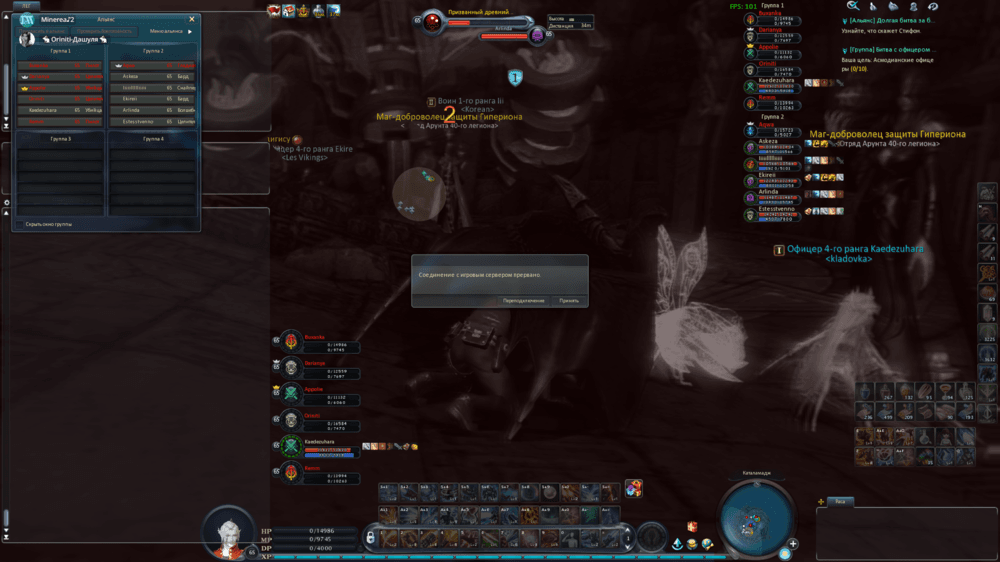Toggle the Скрыть окно группы checkbox

(19, 224)
